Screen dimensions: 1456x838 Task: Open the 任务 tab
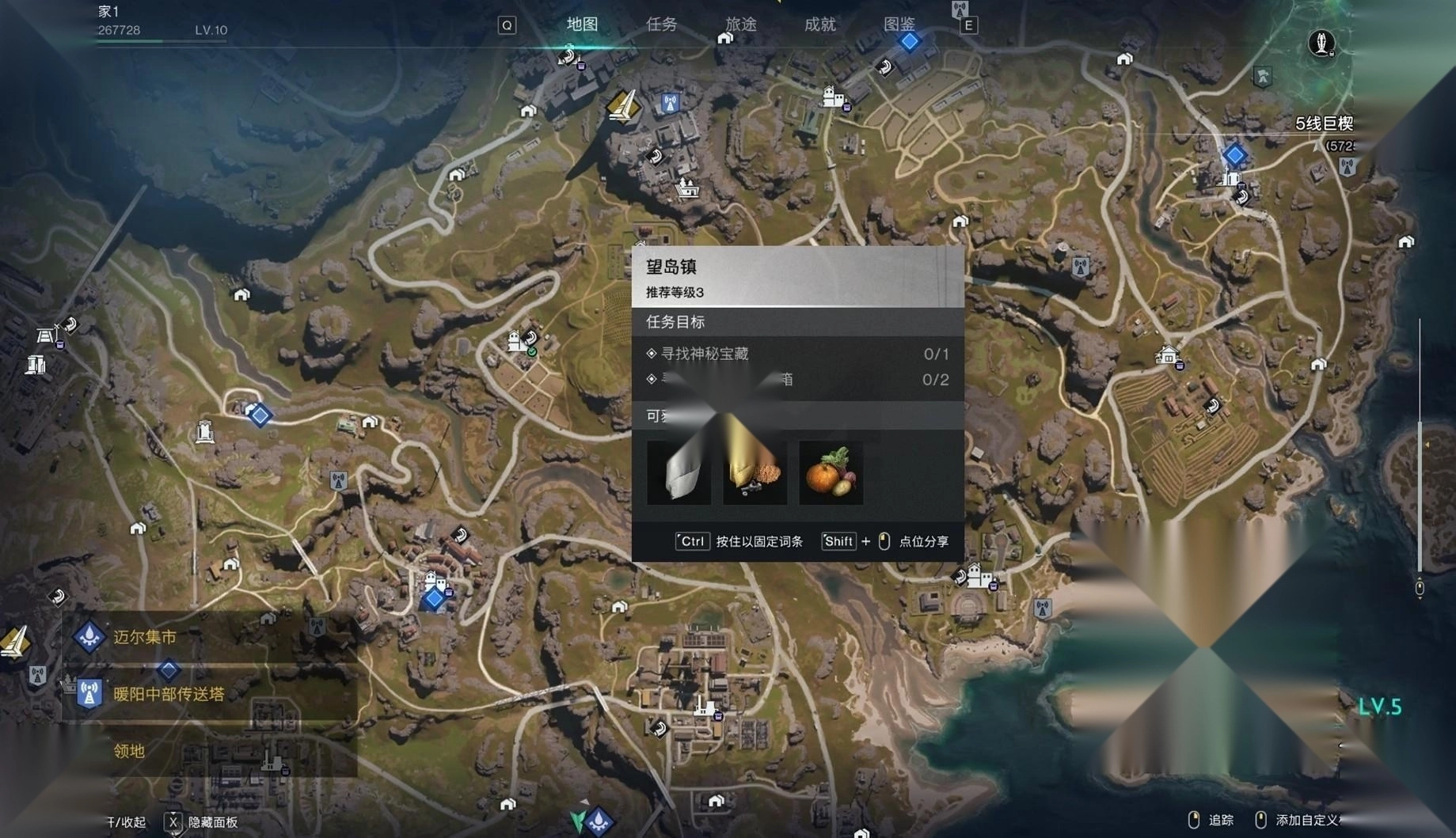(x=661, y=25)
